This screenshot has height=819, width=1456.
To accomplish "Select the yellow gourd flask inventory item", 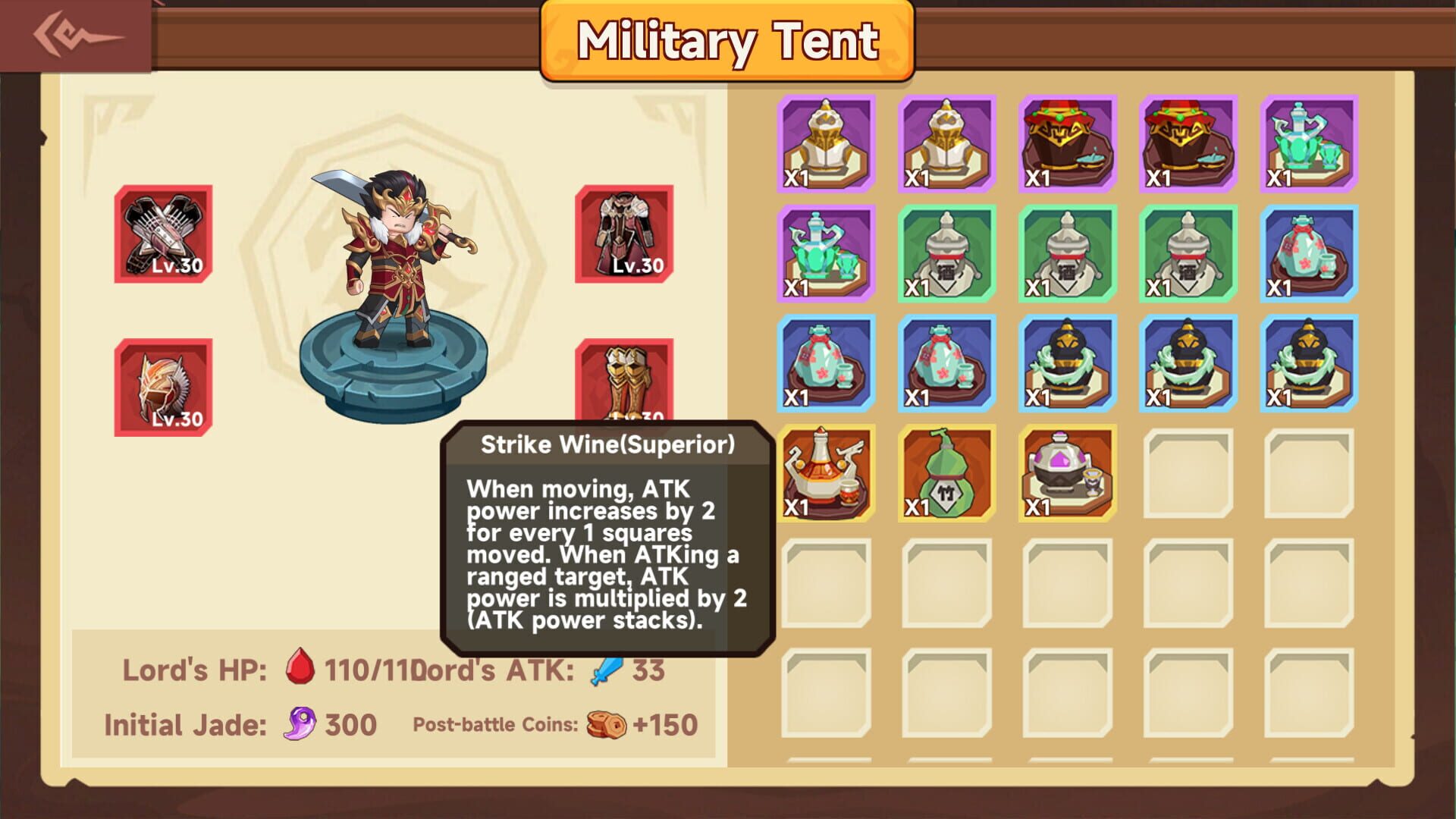I will click(944, 472).
